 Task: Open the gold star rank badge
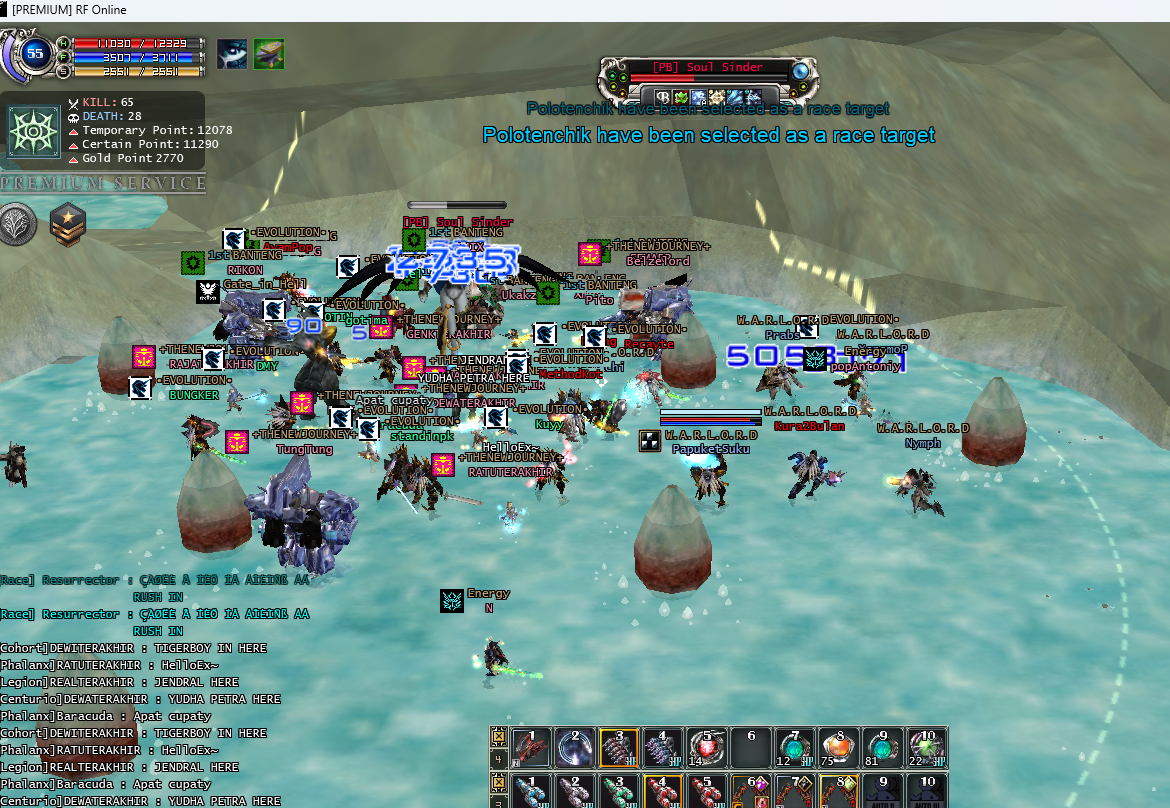[x=68, y=223]
